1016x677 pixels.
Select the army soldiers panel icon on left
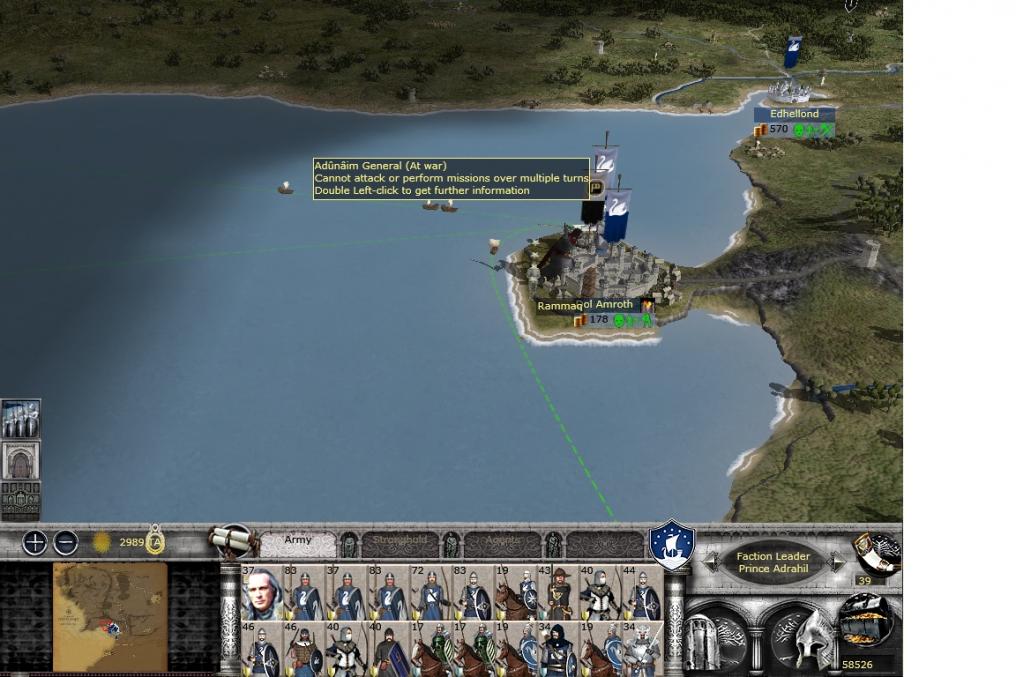coord(20,419)
